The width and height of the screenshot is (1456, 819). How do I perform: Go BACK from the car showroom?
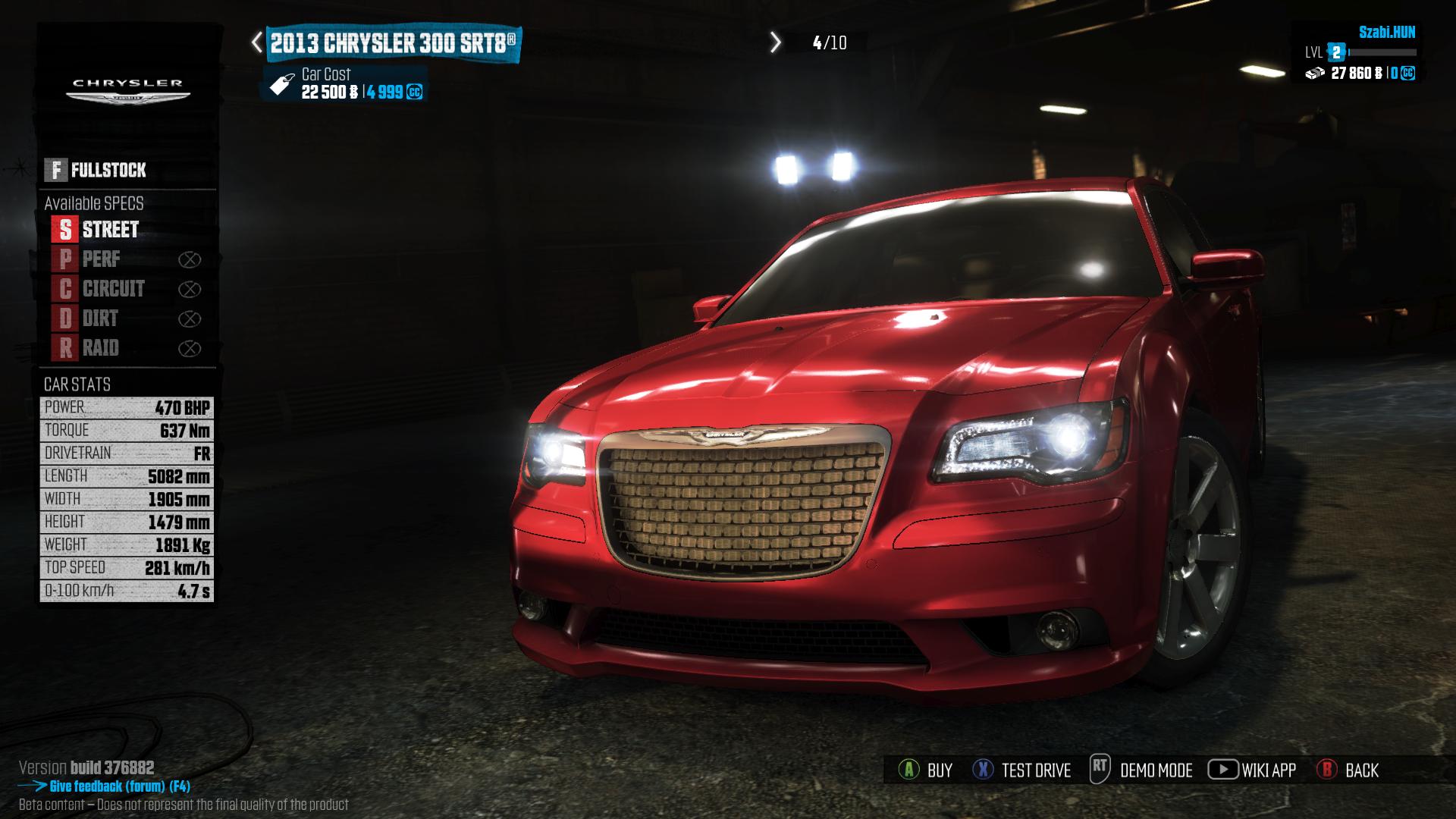[x=1348, y=770]
